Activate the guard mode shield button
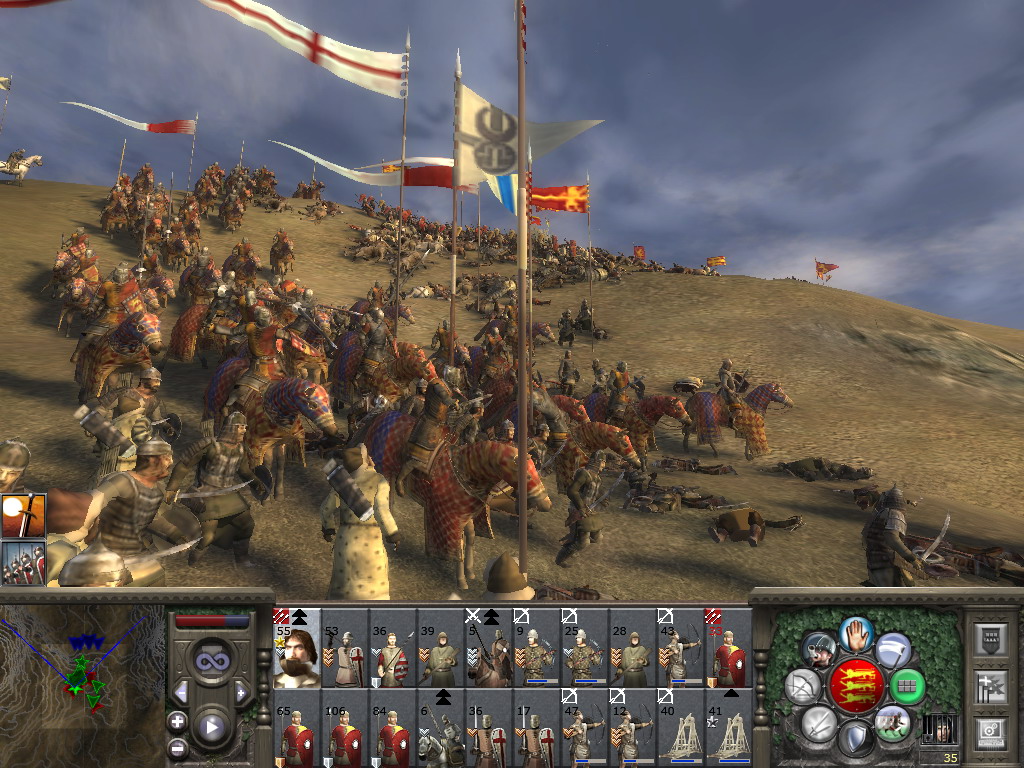Screen dimensions: 1024x768 855,738
